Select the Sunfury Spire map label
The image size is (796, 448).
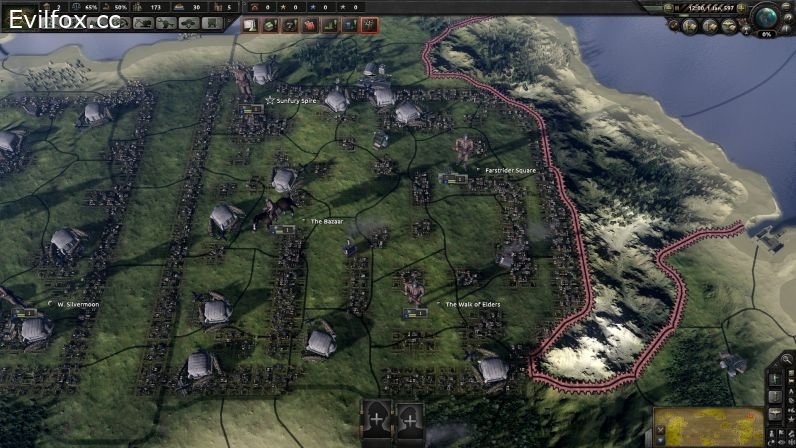pyautogui.click(x=294, y=101)
